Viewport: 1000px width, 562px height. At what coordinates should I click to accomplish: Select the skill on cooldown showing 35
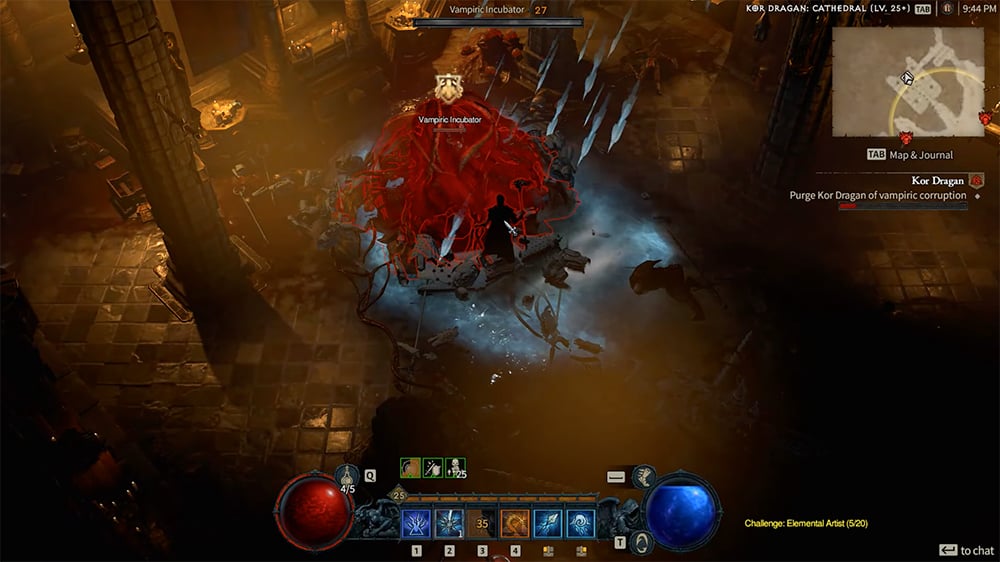point(482,524)
